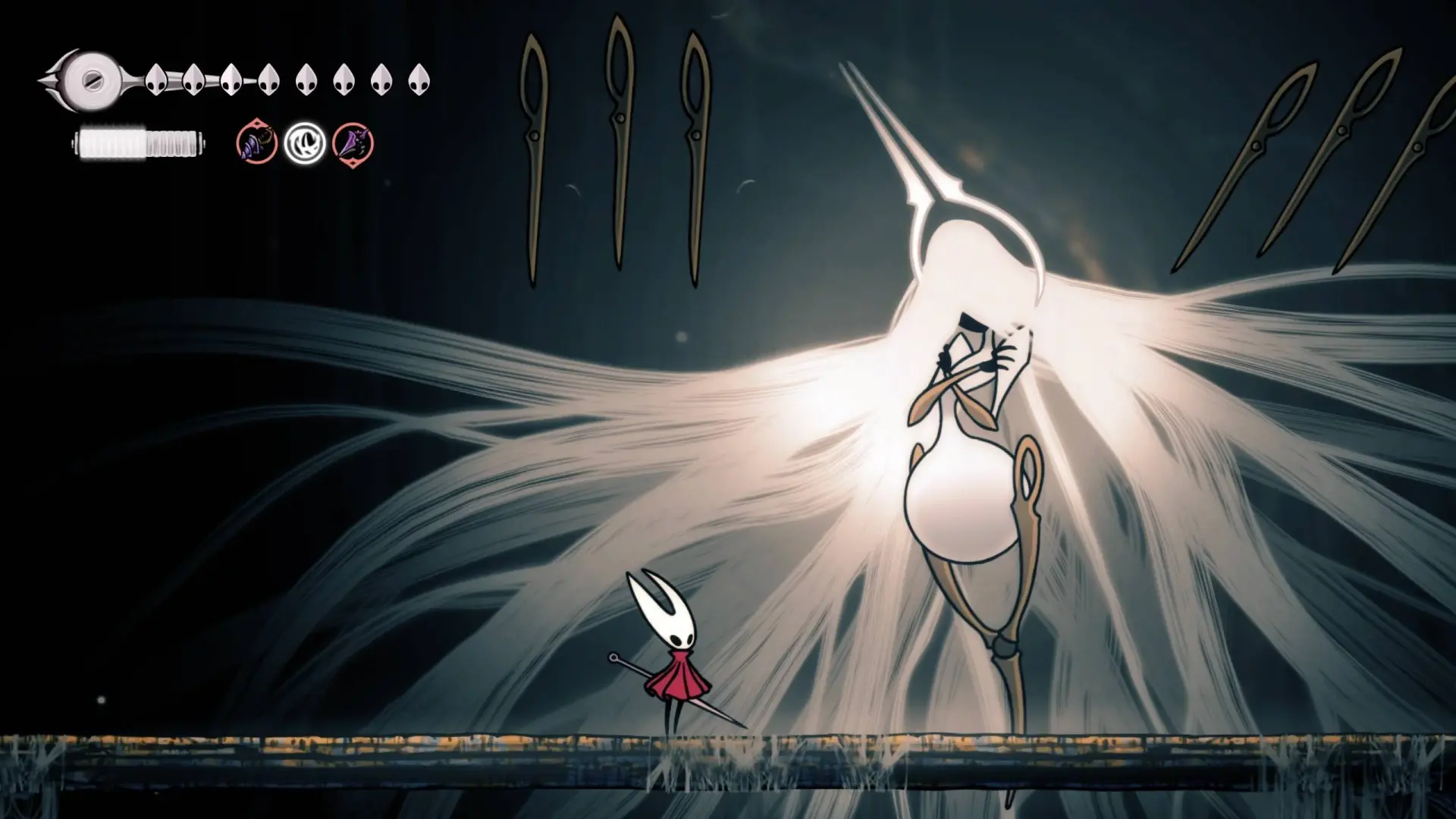Activate the glowing white silk skill icon
Screen dimensions: 1456x819
[305, 143]
